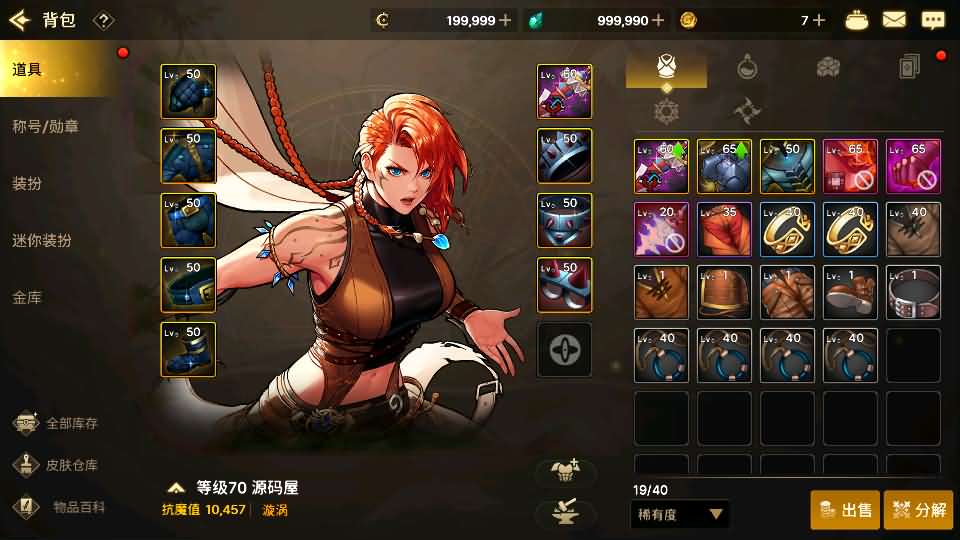Viewport: 960px width, 540px height.
Task: Add gold with the plus beside 199,999
Action: click(505, 20)
